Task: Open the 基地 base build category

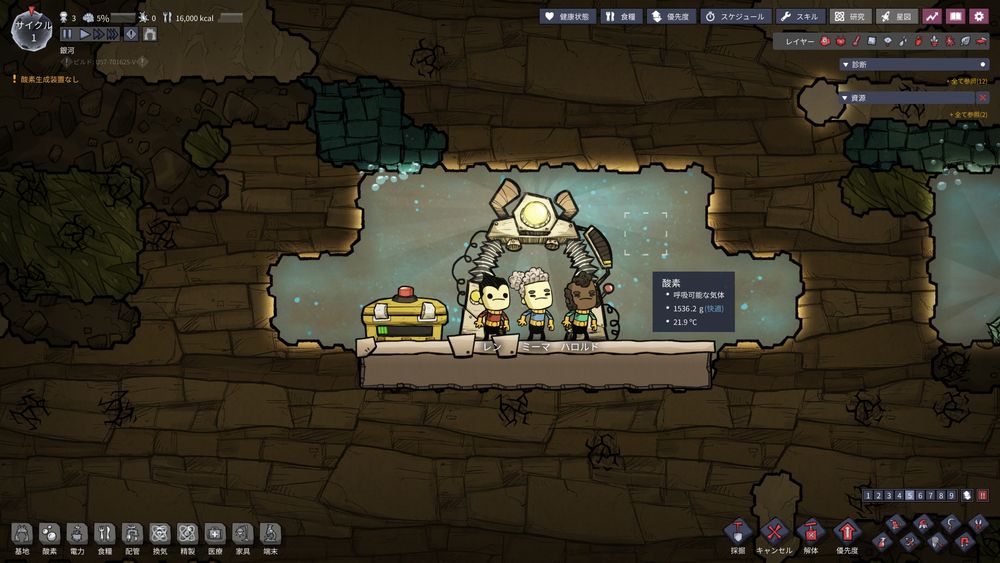Action: 22,538
